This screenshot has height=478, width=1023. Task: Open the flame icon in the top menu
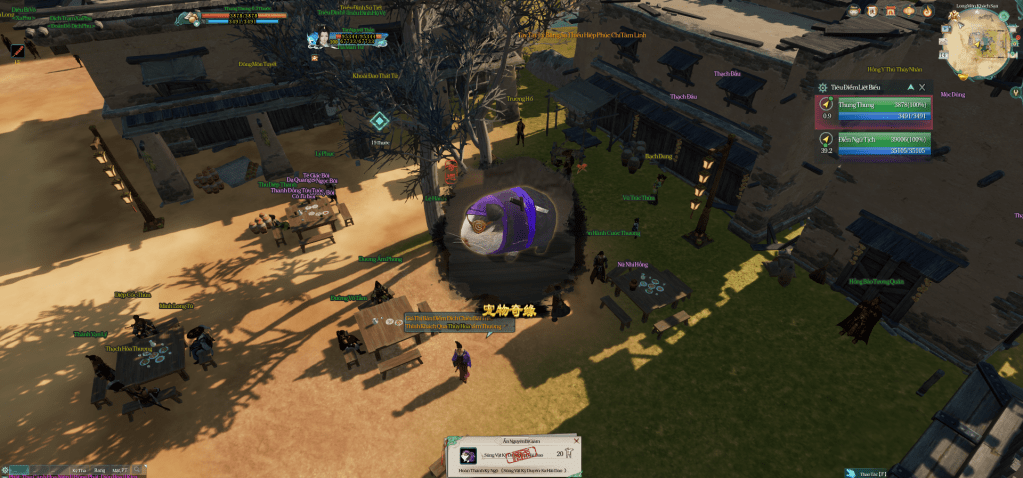point(927,11)
